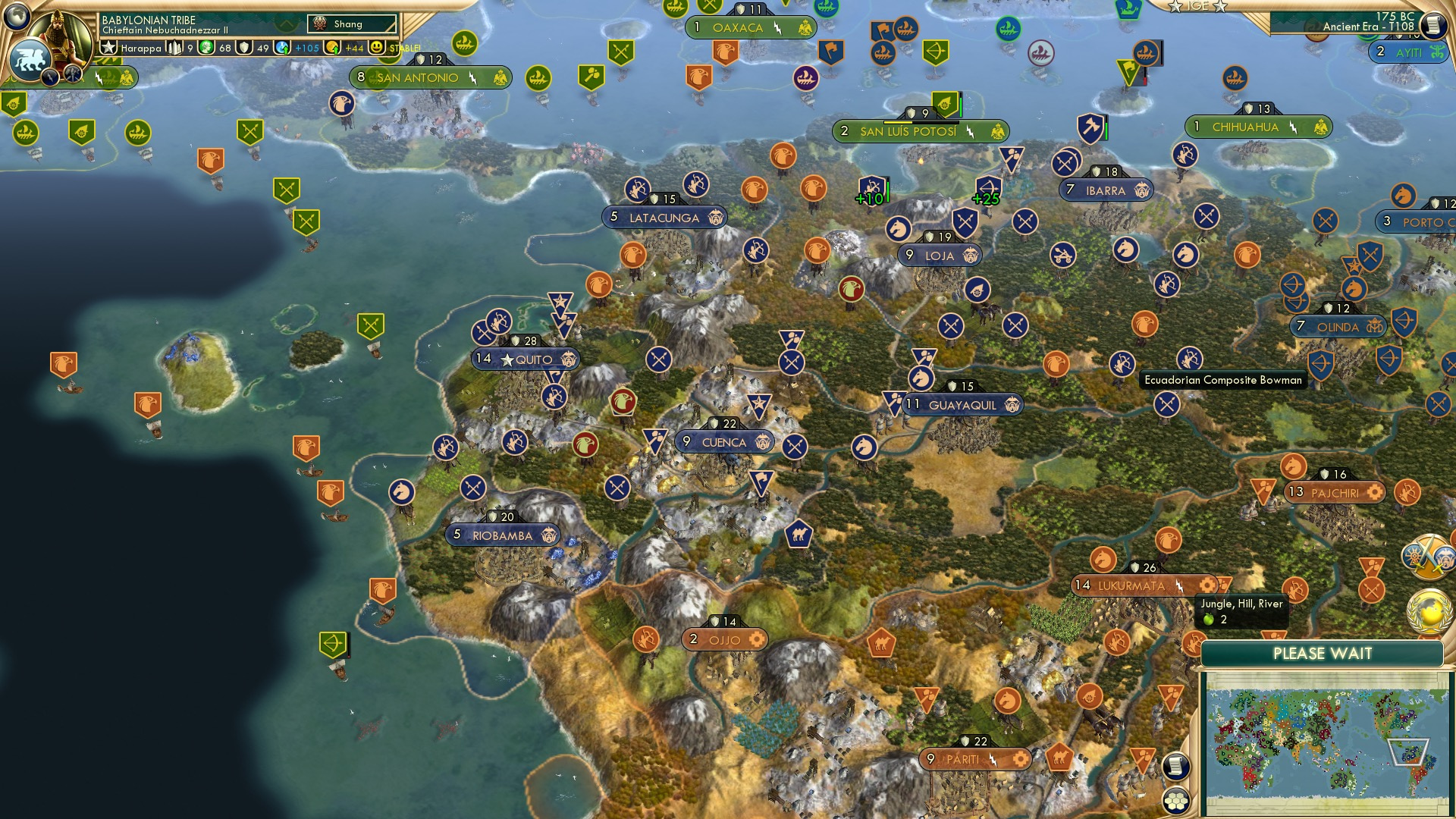
Task: Open the golden globe notification
Action: (x=1429, y=611)
